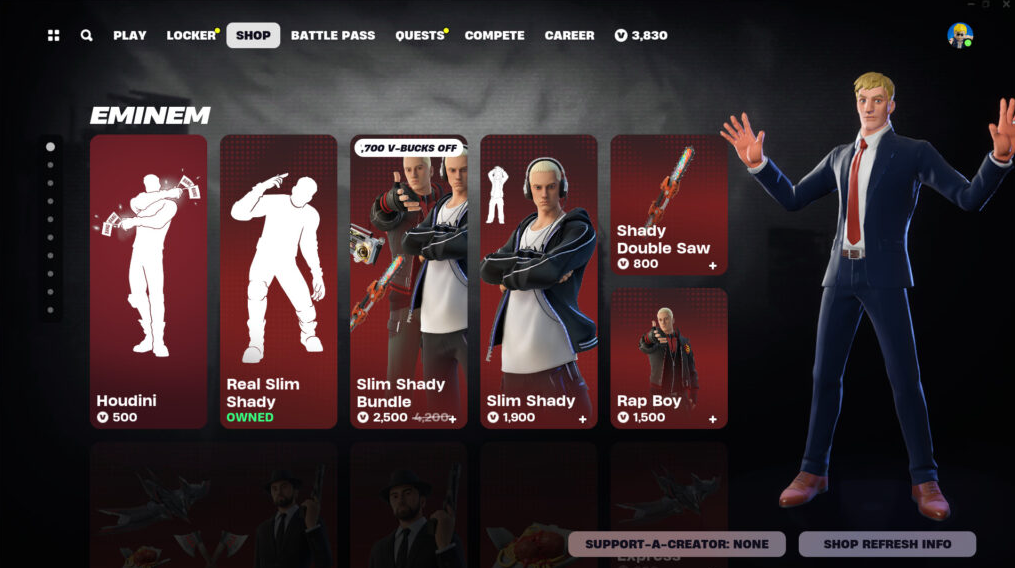Pick the Rap Boy outfit tile
Viewport: 1015px width, 568px height.
coord(669,358)
